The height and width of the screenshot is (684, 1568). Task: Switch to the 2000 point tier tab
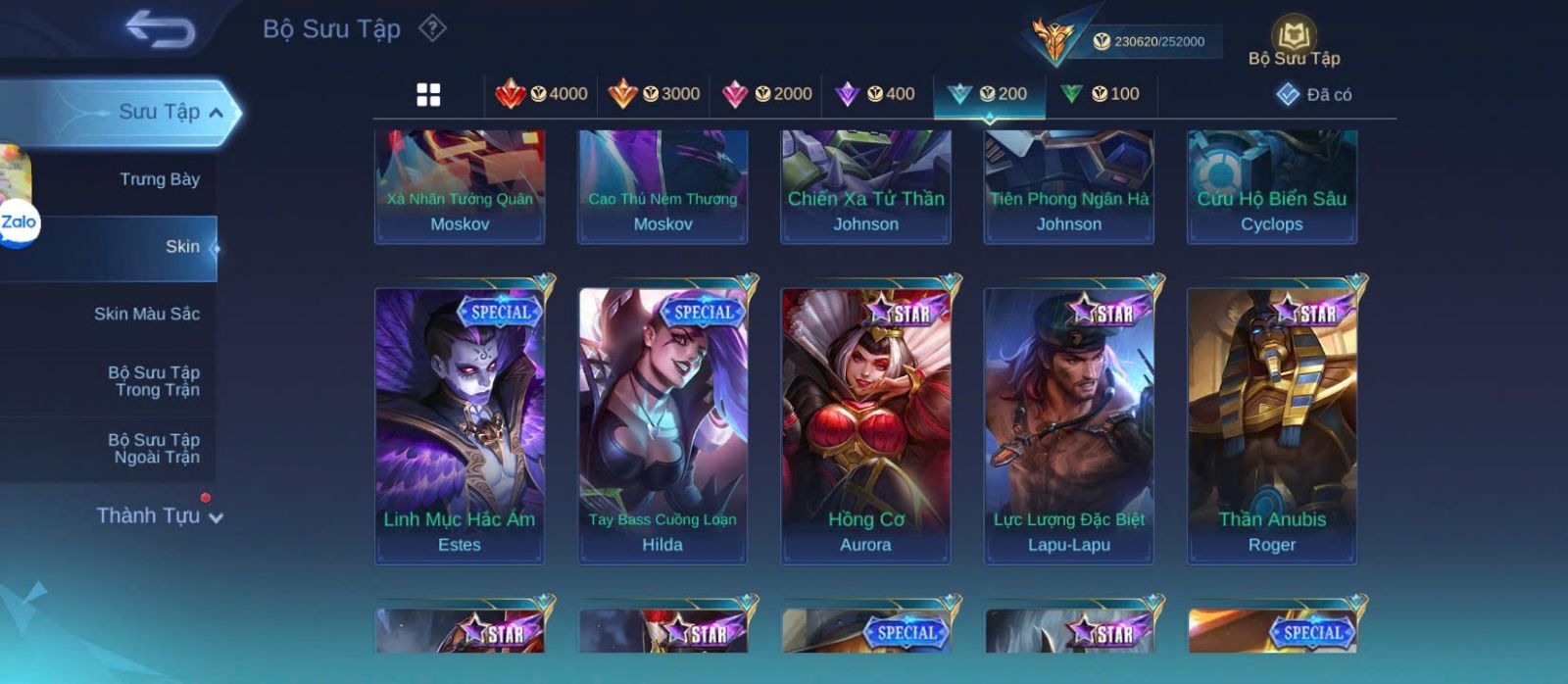point(766,94)
